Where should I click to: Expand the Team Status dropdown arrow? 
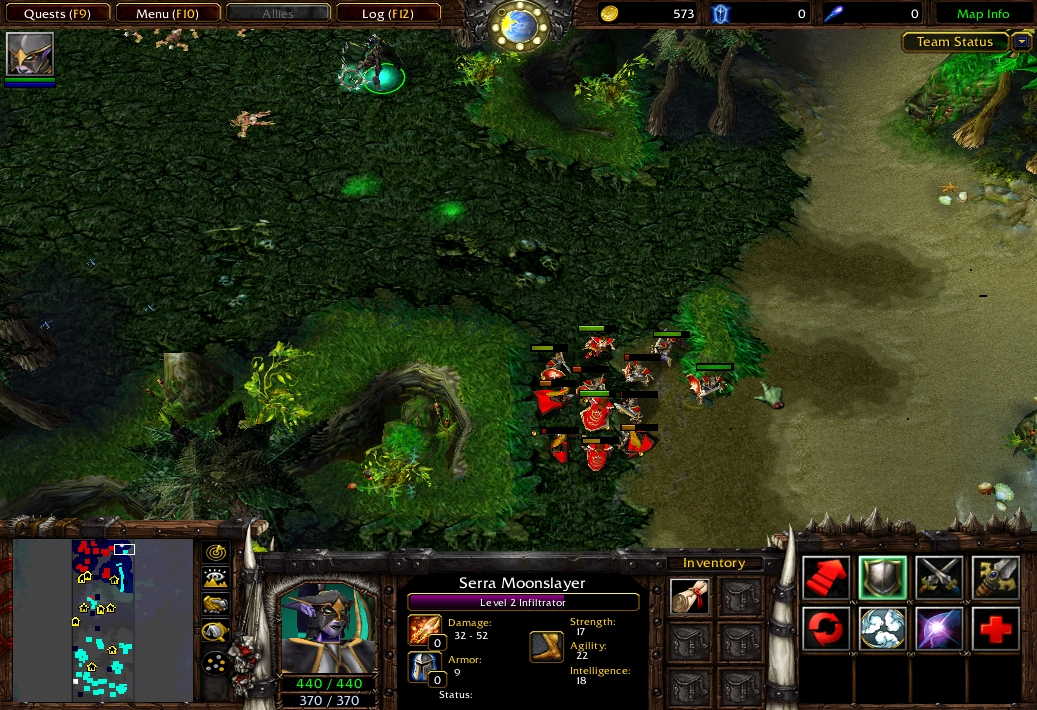(1021, 42)
